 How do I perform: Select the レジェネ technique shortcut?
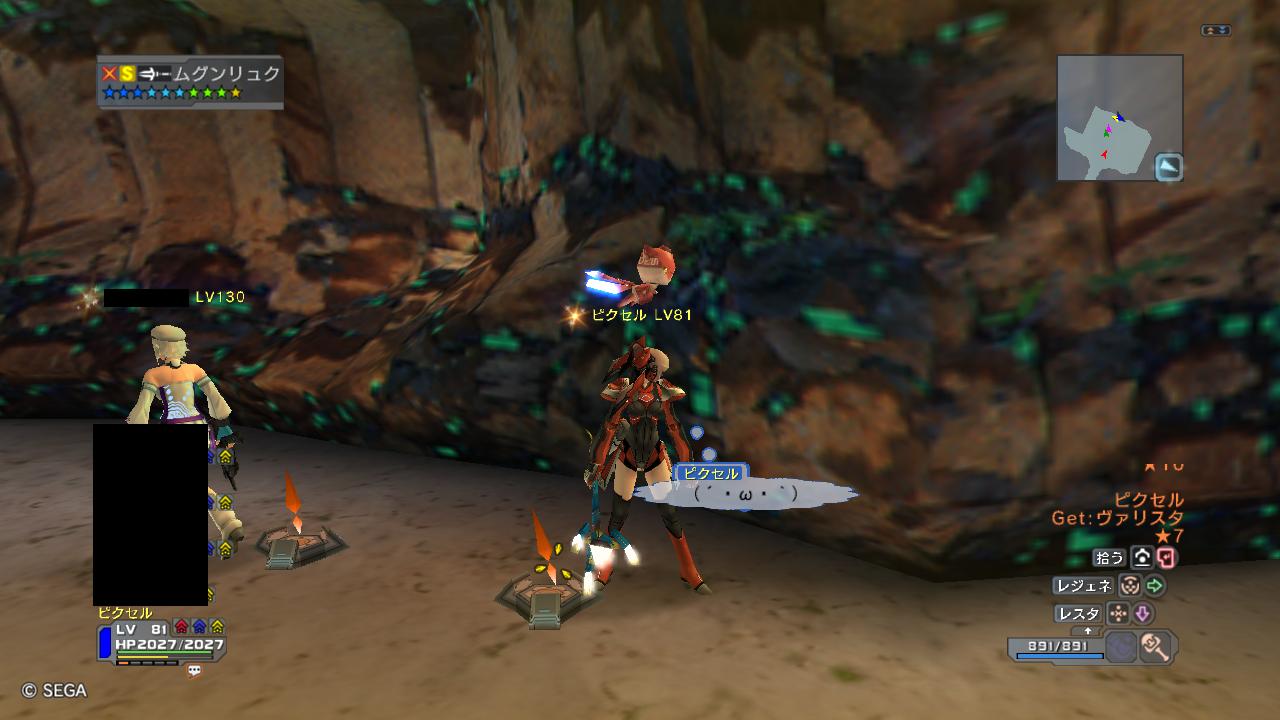click(1082, 587)
